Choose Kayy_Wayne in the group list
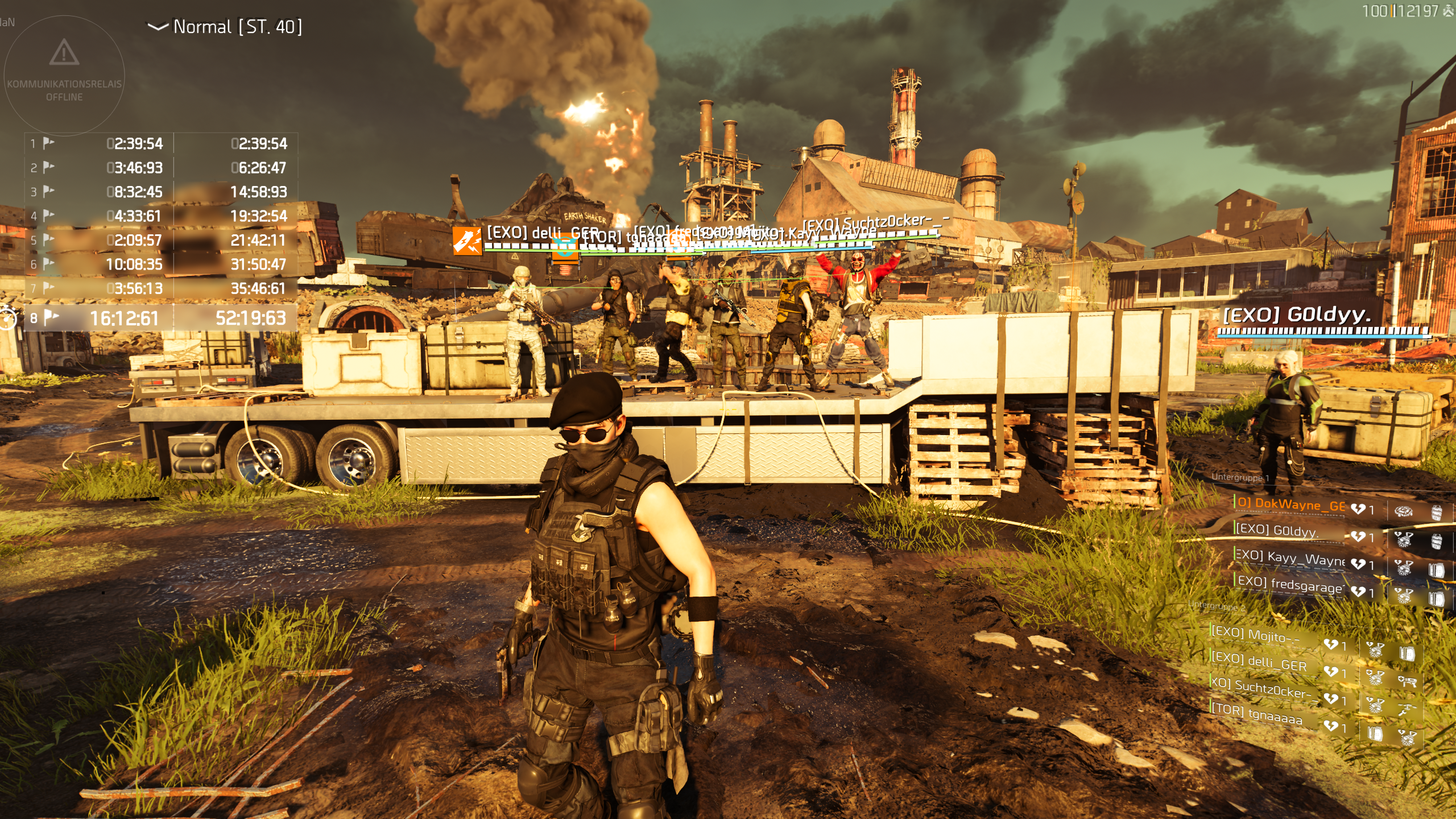 coord(1289,558)
